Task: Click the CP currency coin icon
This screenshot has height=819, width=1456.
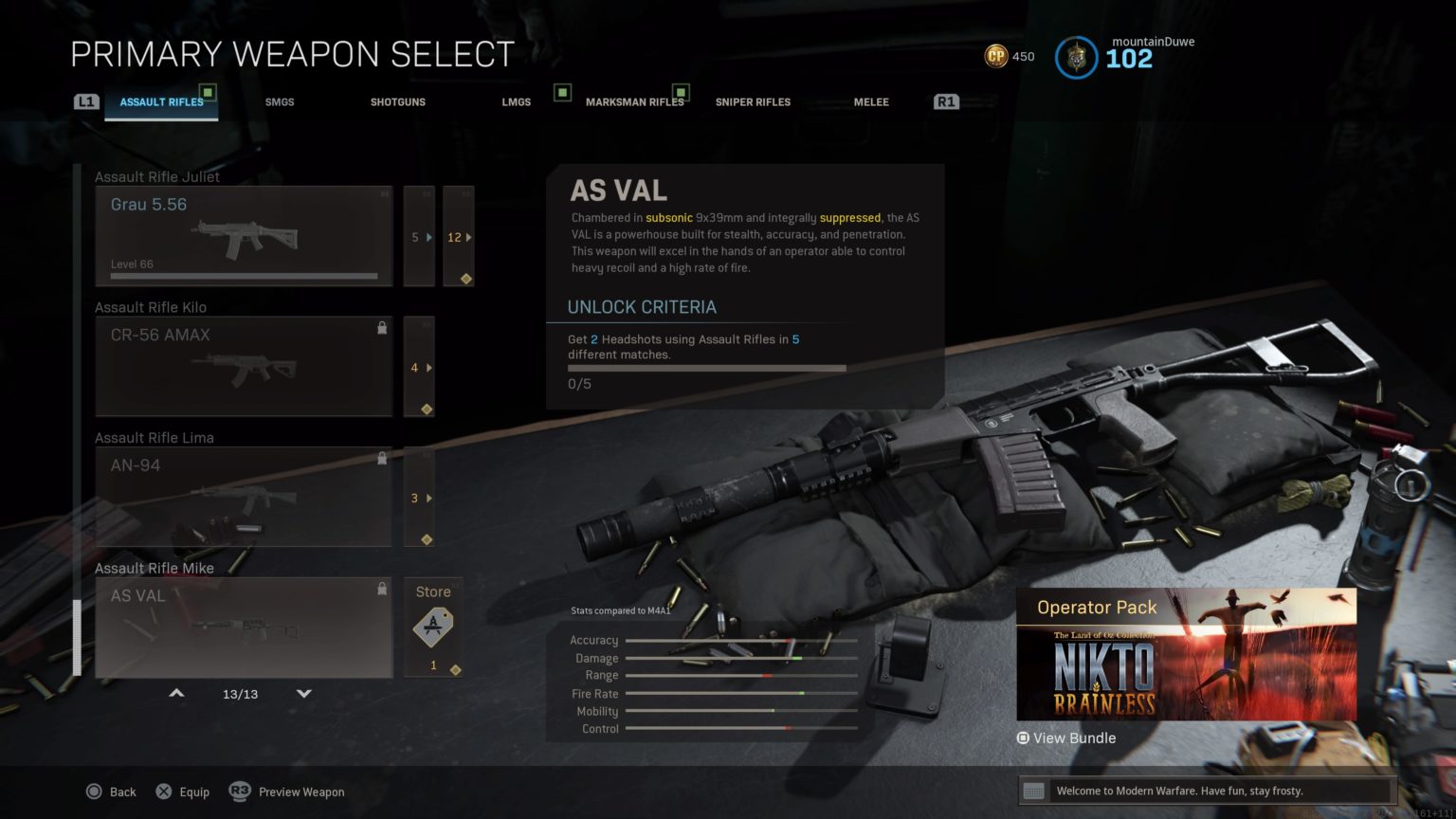Action: tap(995, 57)
